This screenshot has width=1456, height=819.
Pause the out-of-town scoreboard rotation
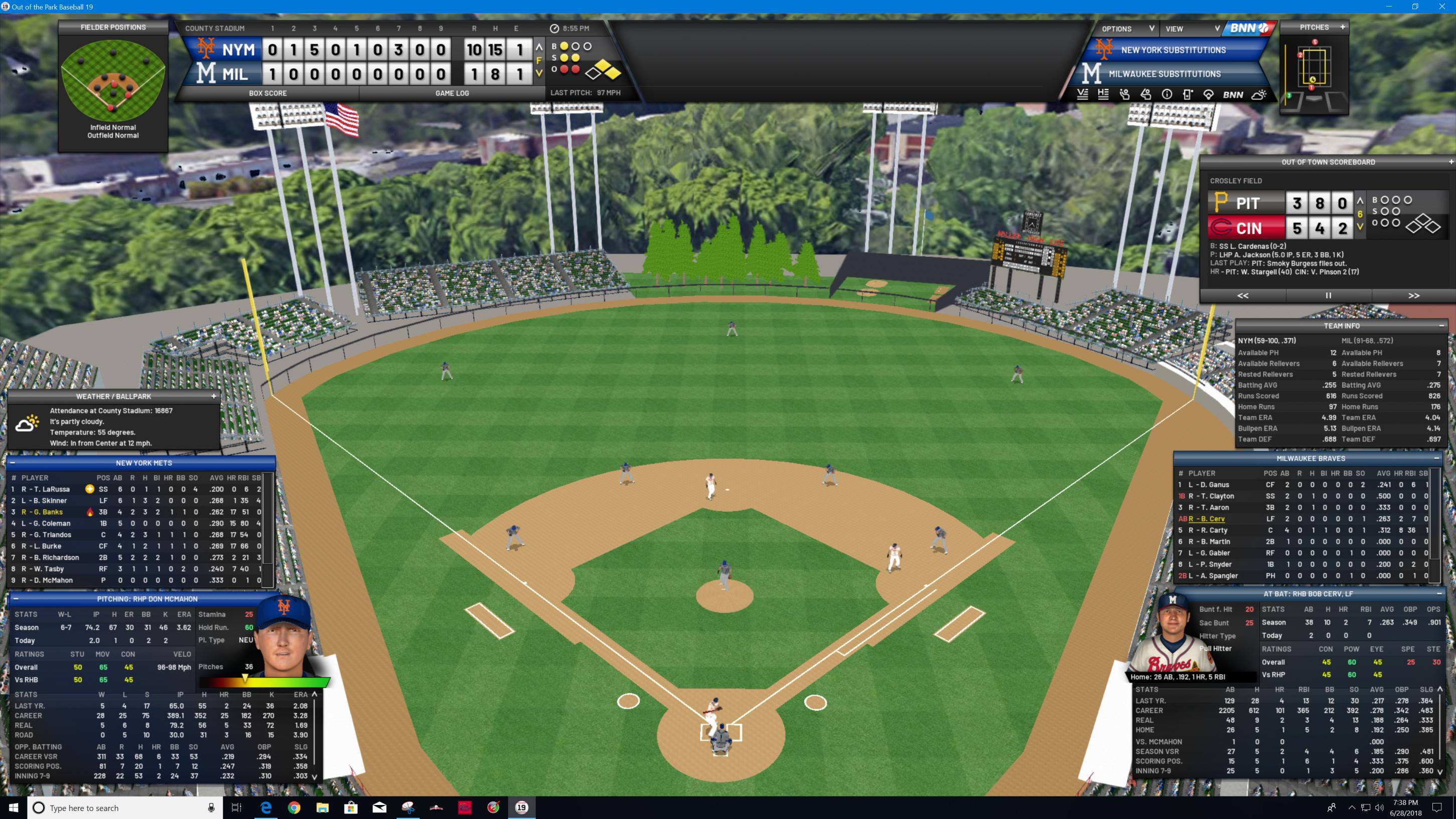click(1328, 296)
